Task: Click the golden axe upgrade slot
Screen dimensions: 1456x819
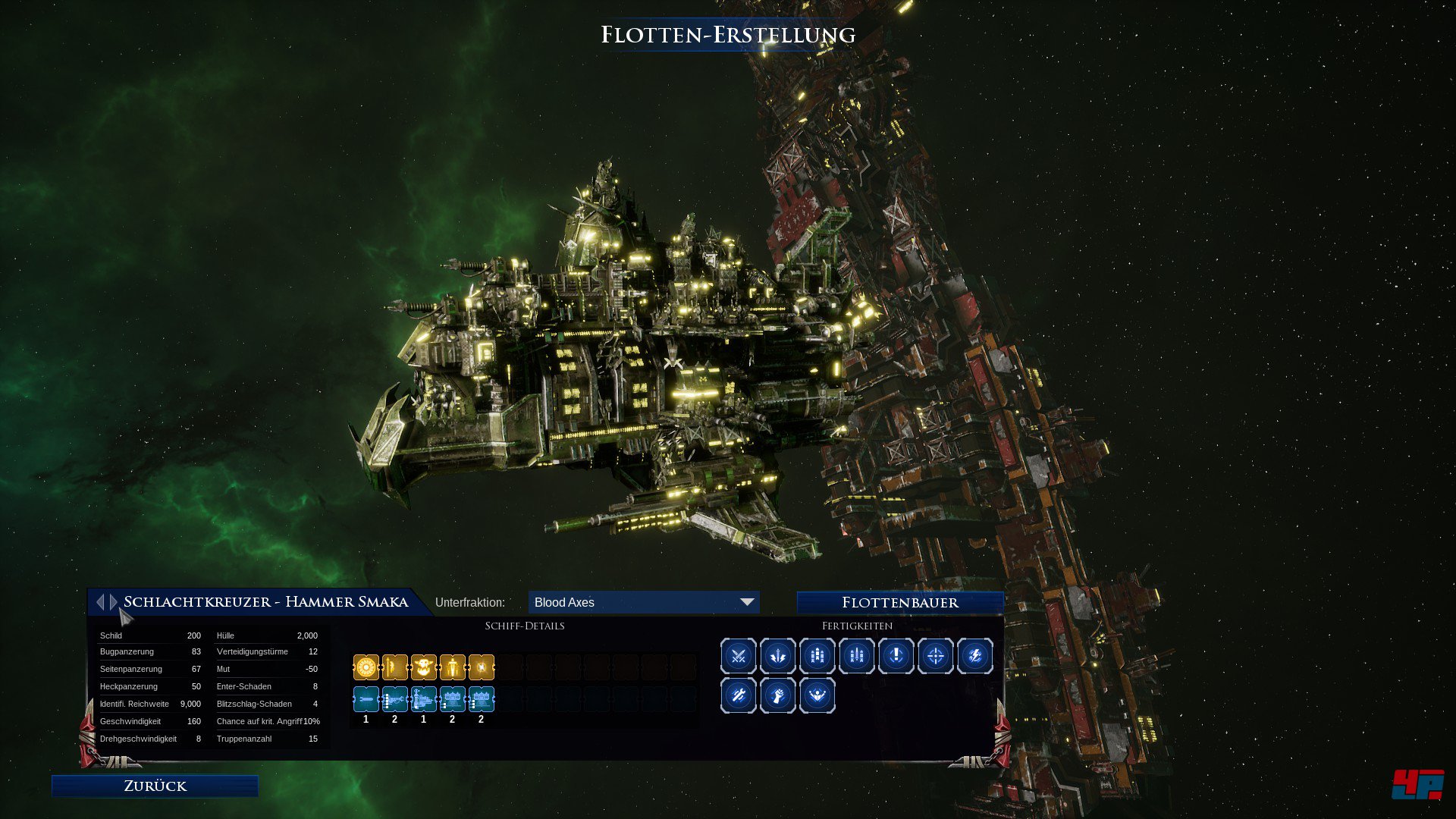Action: pos(395,667)
